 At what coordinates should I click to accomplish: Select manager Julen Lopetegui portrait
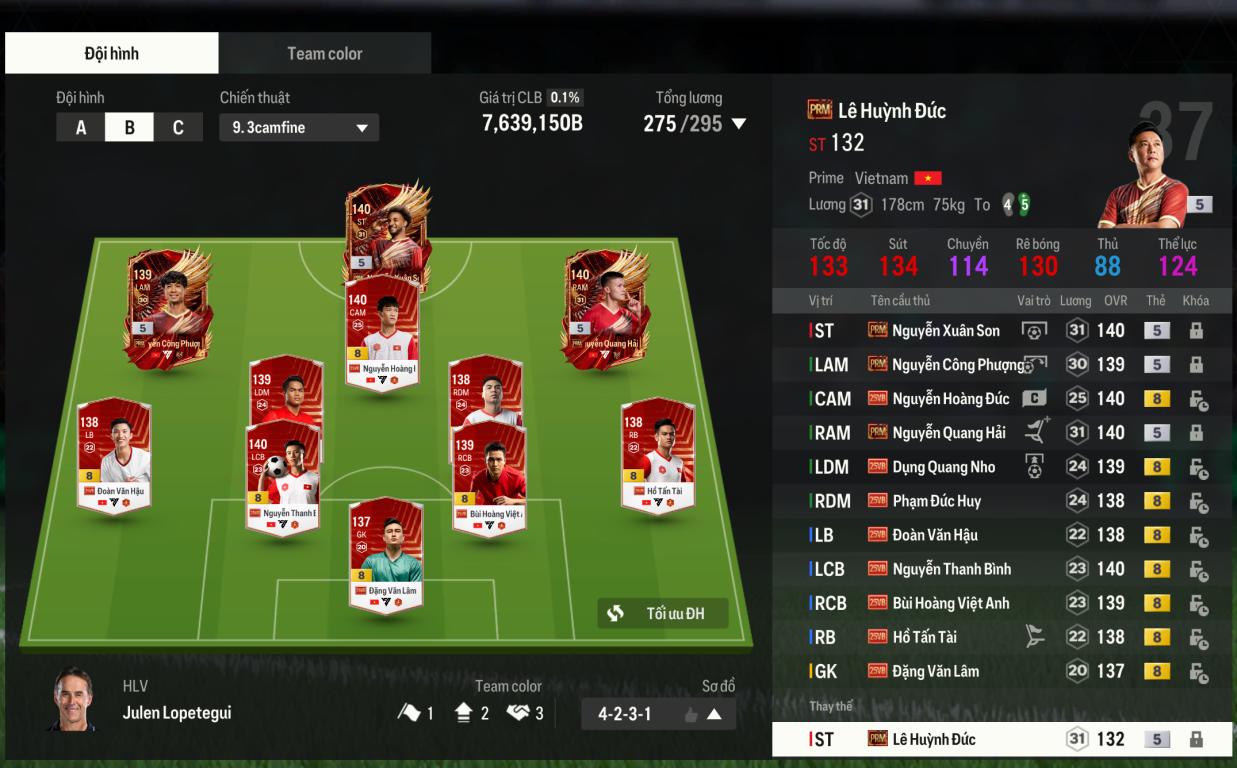tap(73, 699)
